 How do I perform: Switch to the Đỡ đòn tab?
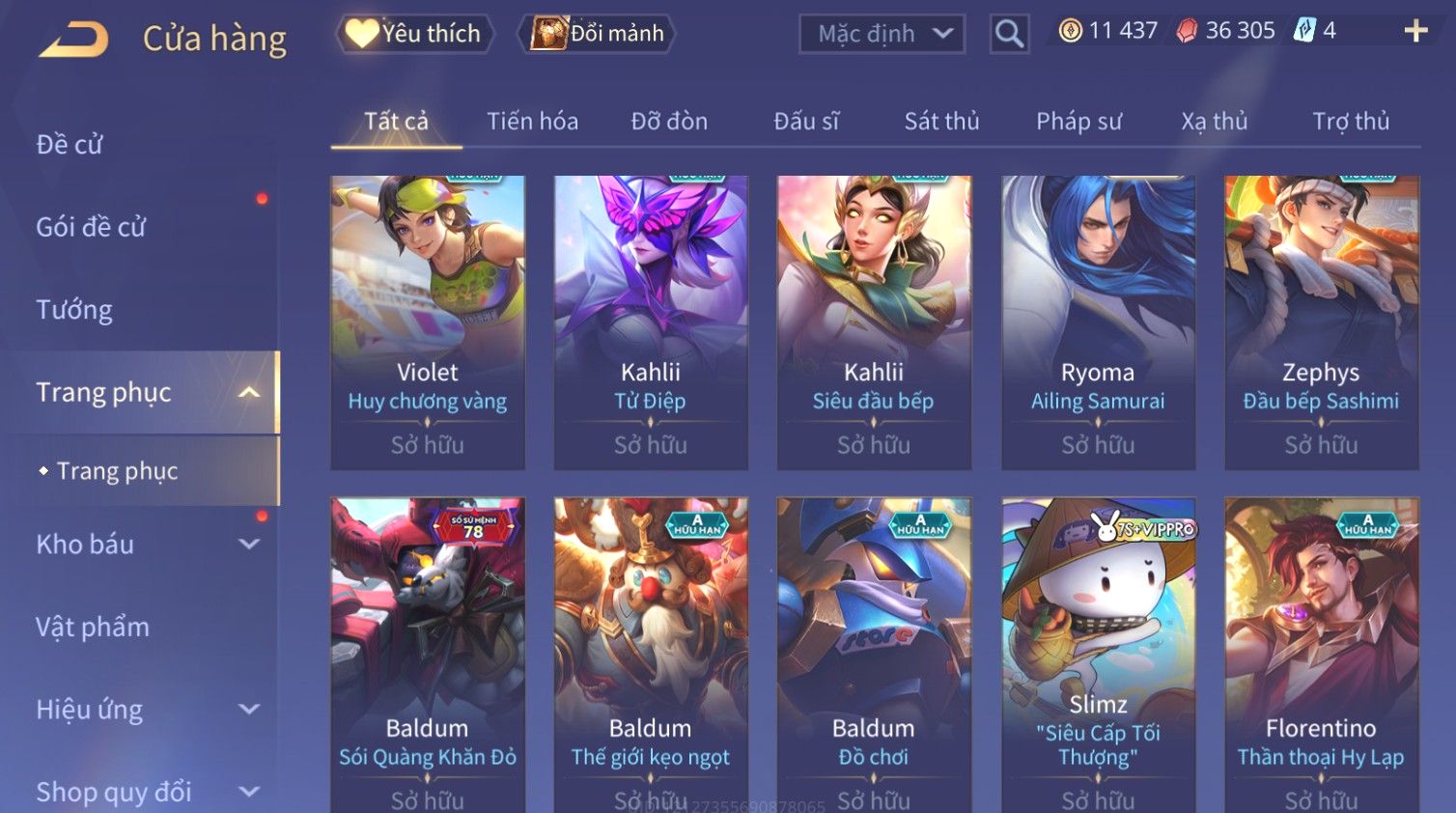(x=669, y=122)
